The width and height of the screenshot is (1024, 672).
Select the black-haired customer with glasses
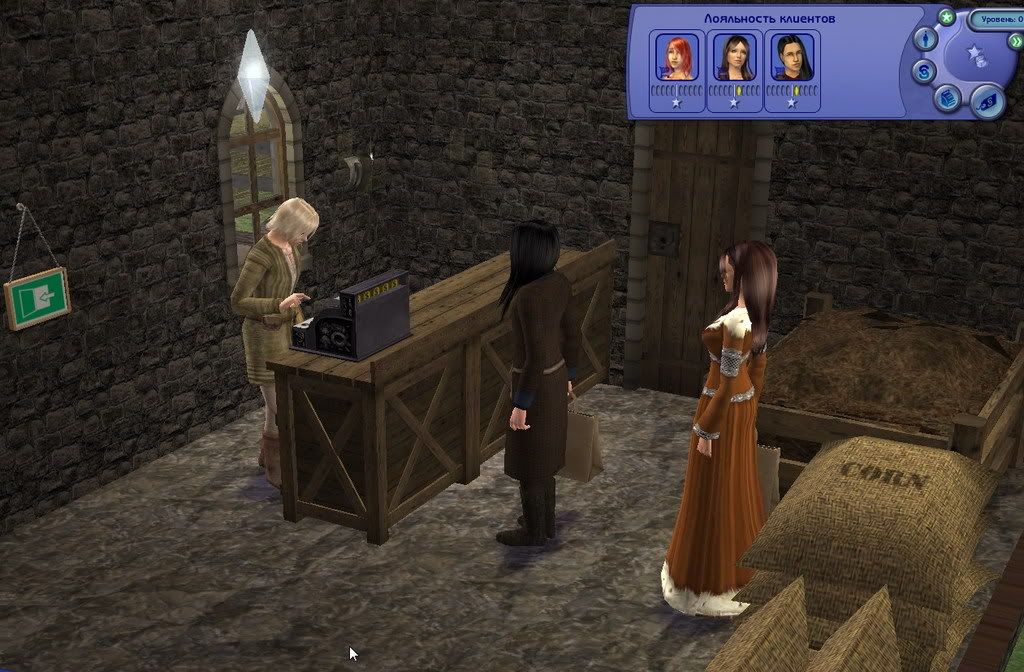click(792, 56)
